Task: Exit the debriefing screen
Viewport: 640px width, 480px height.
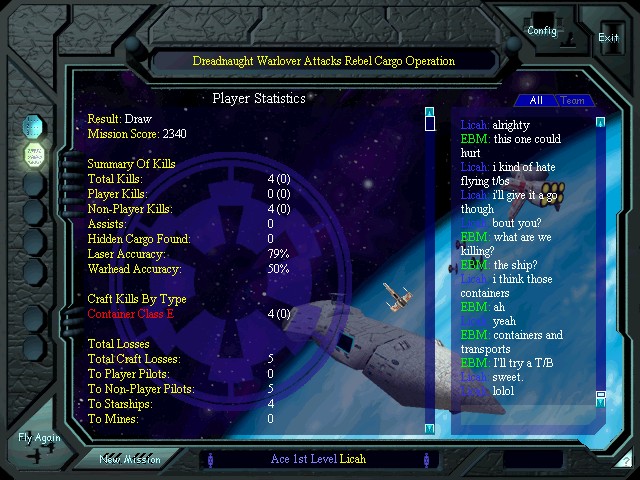Action: [x=608, y=38]
